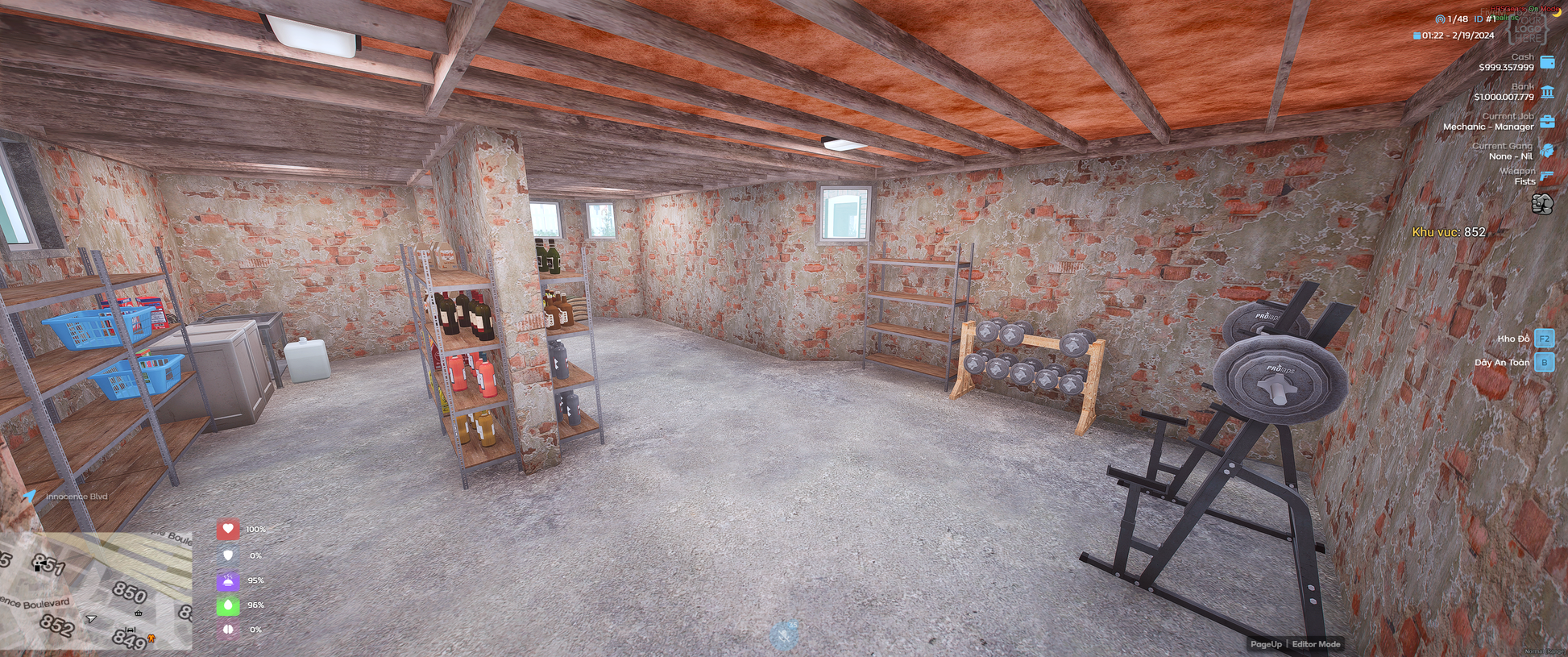Viewport: 1568px width, 657px height.
Task: Click the shield armor icon
Action: [x=228, y=555]
